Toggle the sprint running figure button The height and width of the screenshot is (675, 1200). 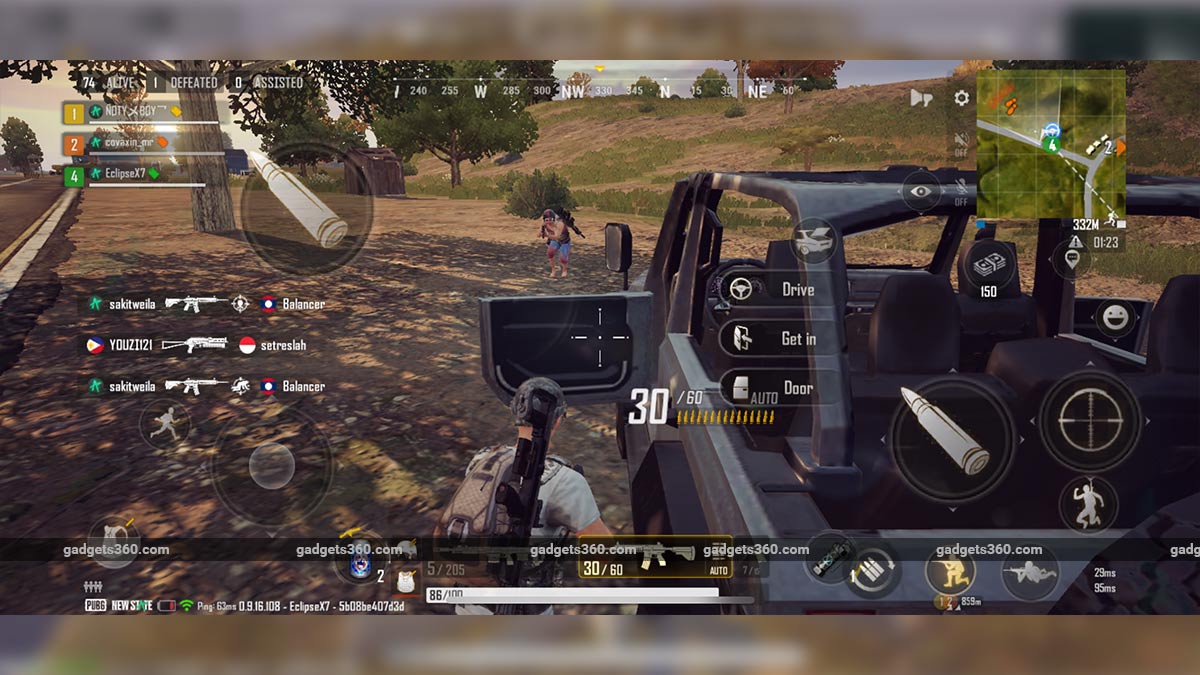point(164,424)
